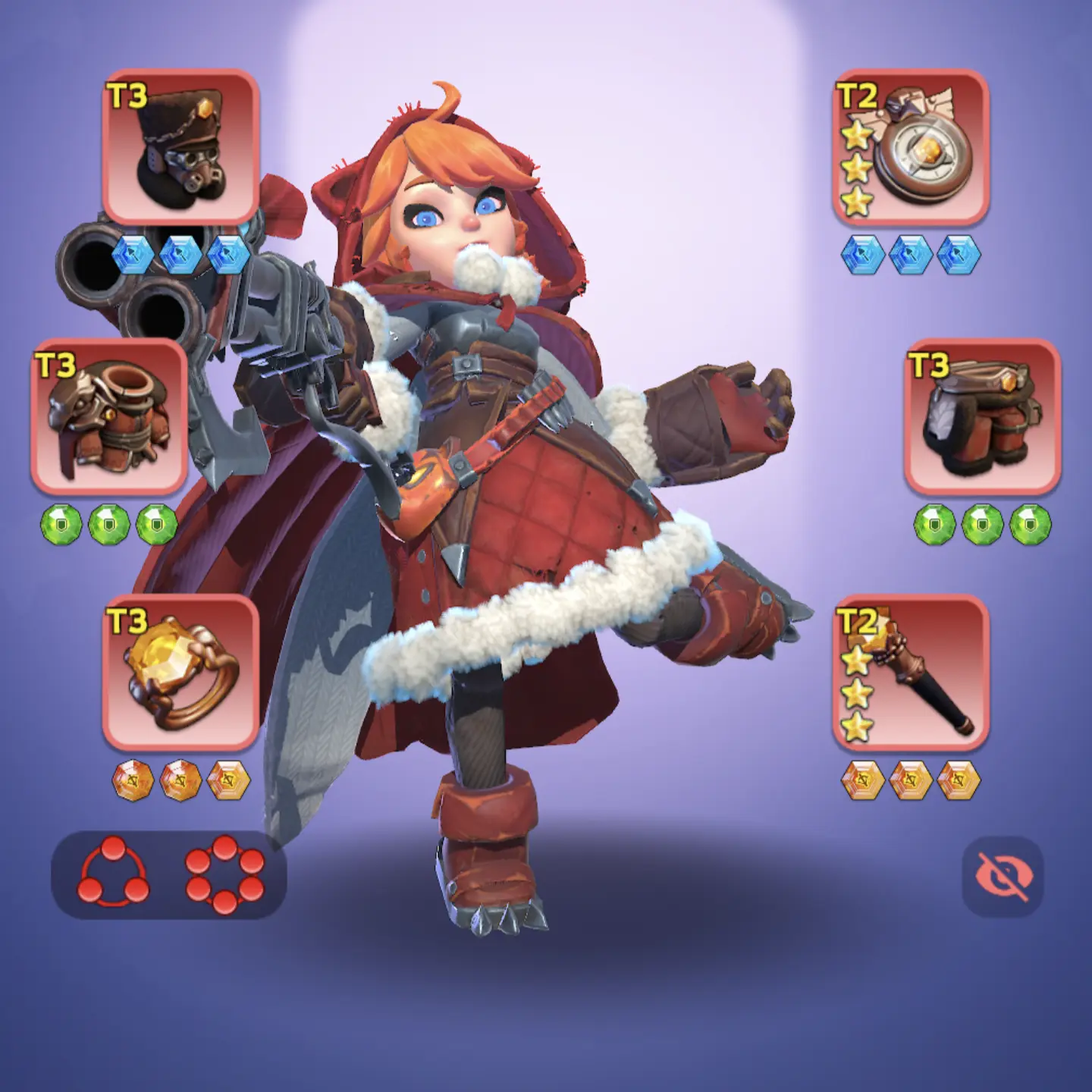Select the six-node red ring icon
1092x1092 pixels.
click(x=224, y=874)
